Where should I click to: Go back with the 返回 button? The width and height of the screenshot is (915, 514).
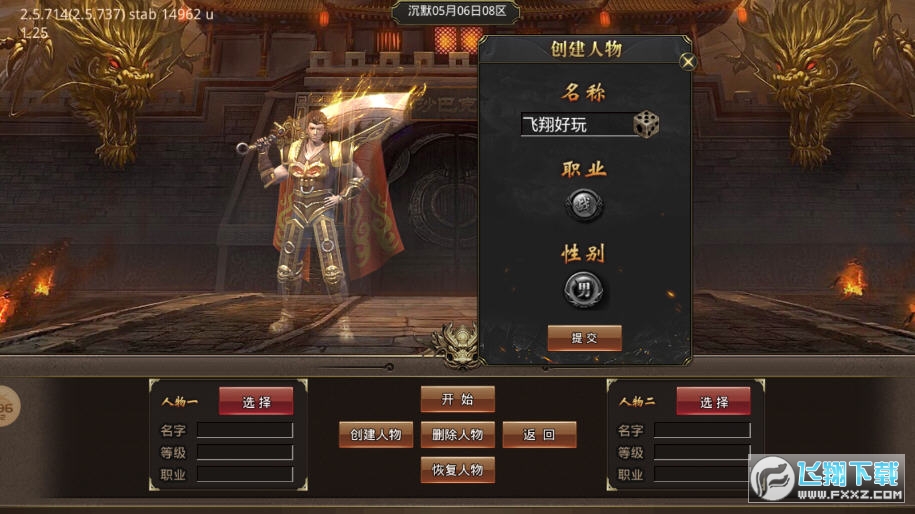click(539, 434)
